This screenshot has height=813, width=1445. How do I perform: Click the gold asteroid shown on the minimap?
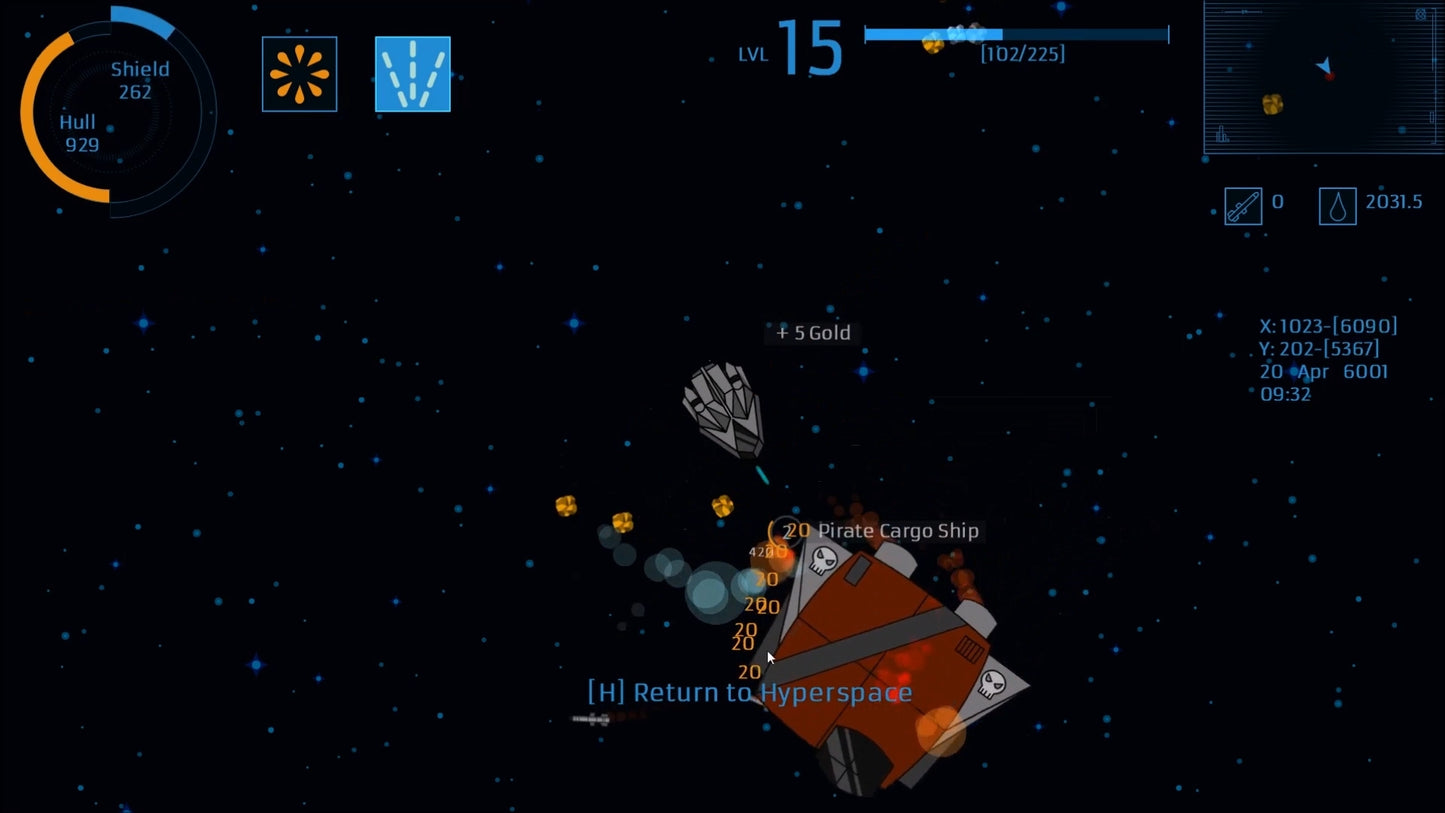point(1273,104)
